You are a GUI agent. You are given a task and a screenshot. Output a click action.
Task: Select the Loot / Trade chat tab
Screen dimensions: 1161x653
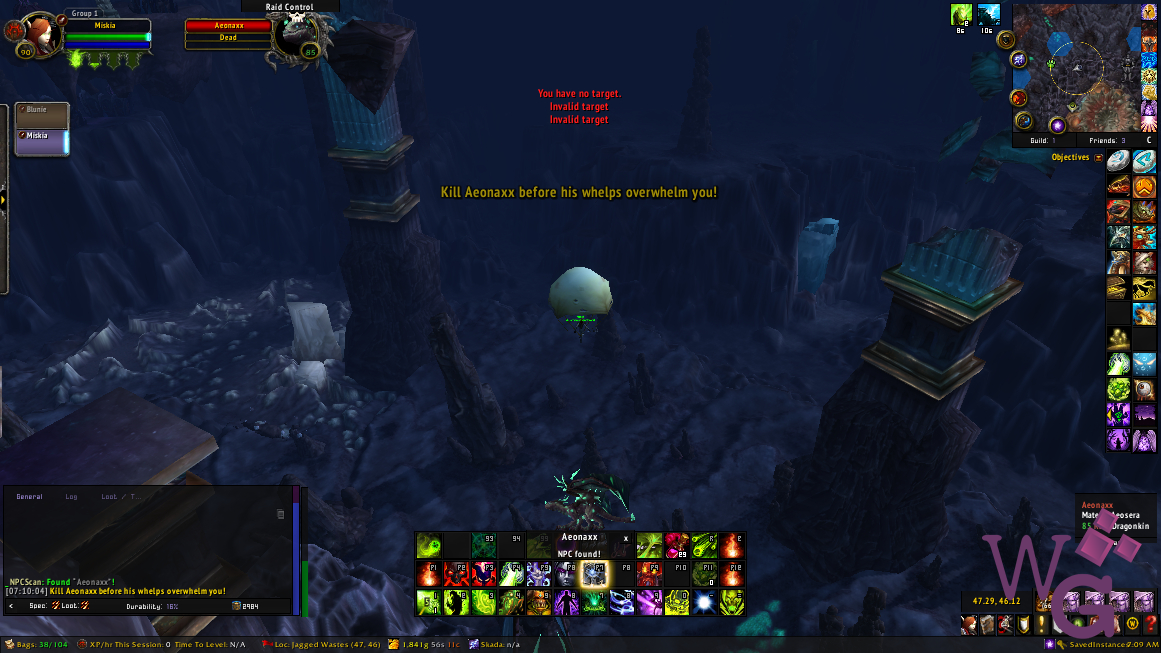122,496
